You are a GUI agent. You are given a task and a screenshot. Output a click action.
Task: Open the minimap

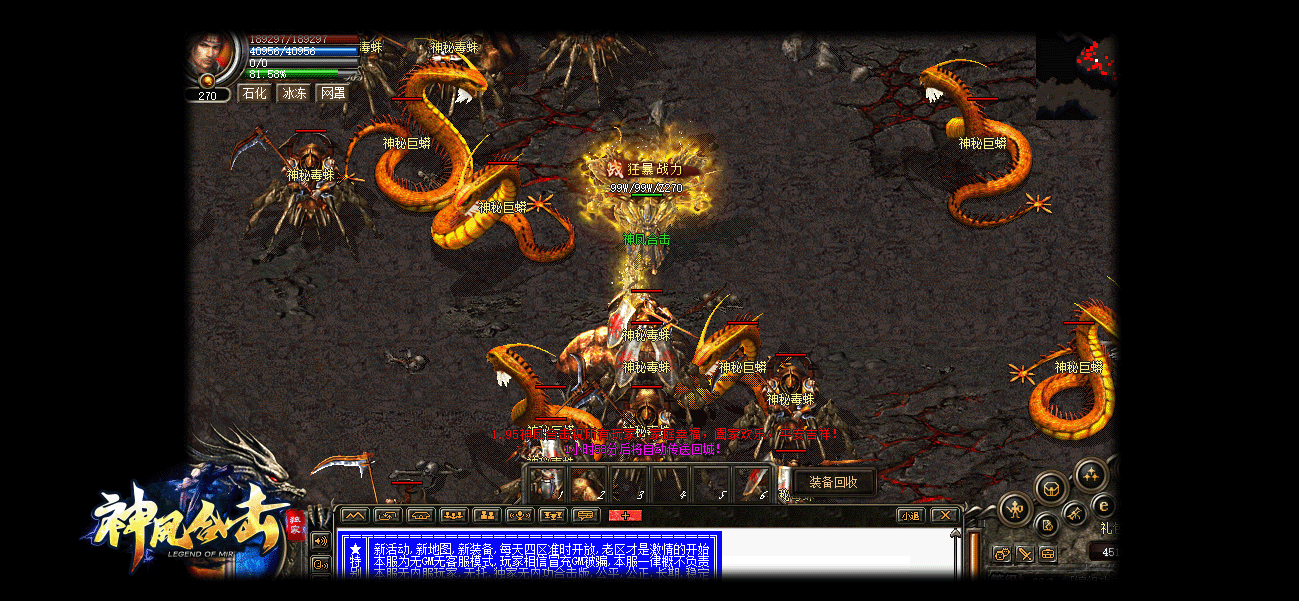1075,75
